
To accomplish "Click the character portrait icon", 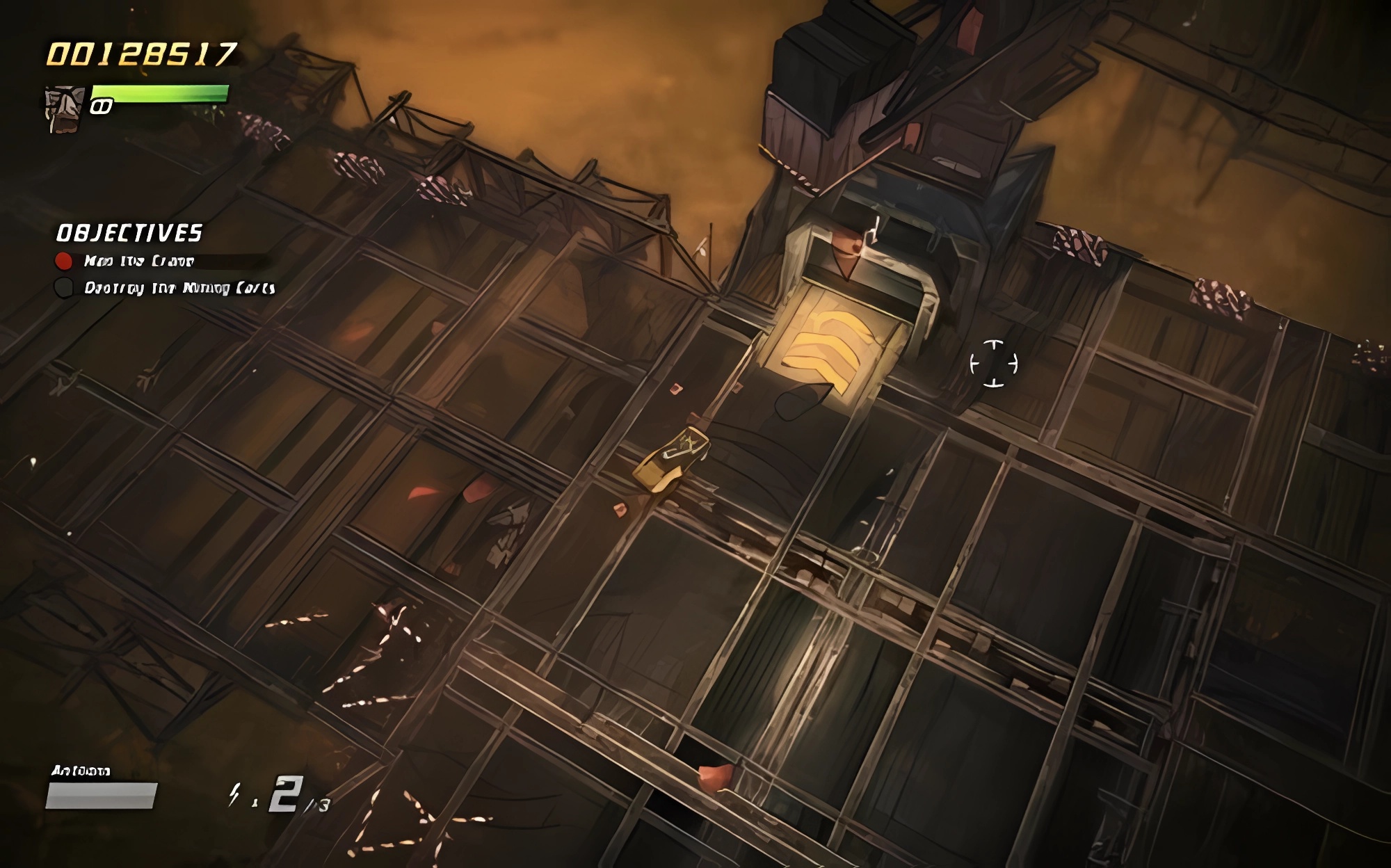I will pyautogui.click(x=64, y=108).
